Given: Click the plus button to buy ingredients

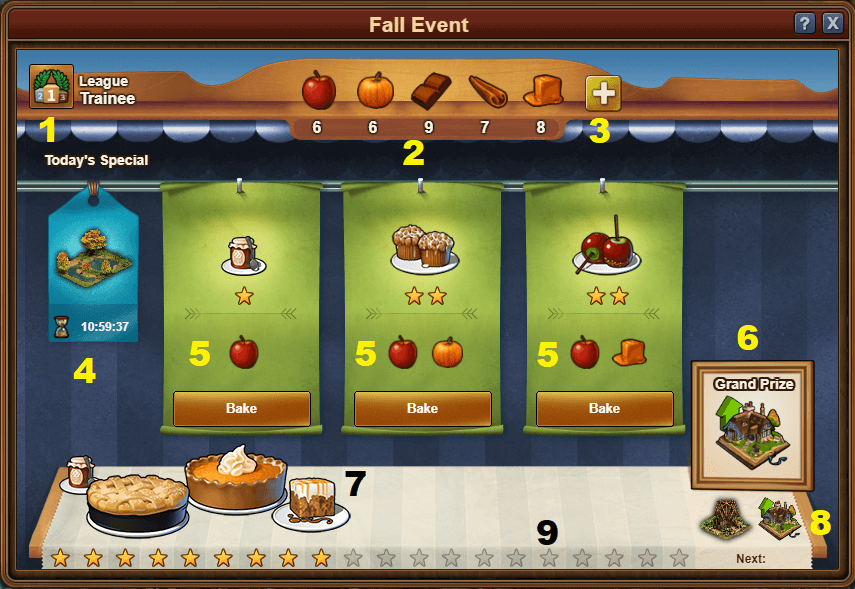Looking at the screenshot, I should click(602, 93).
